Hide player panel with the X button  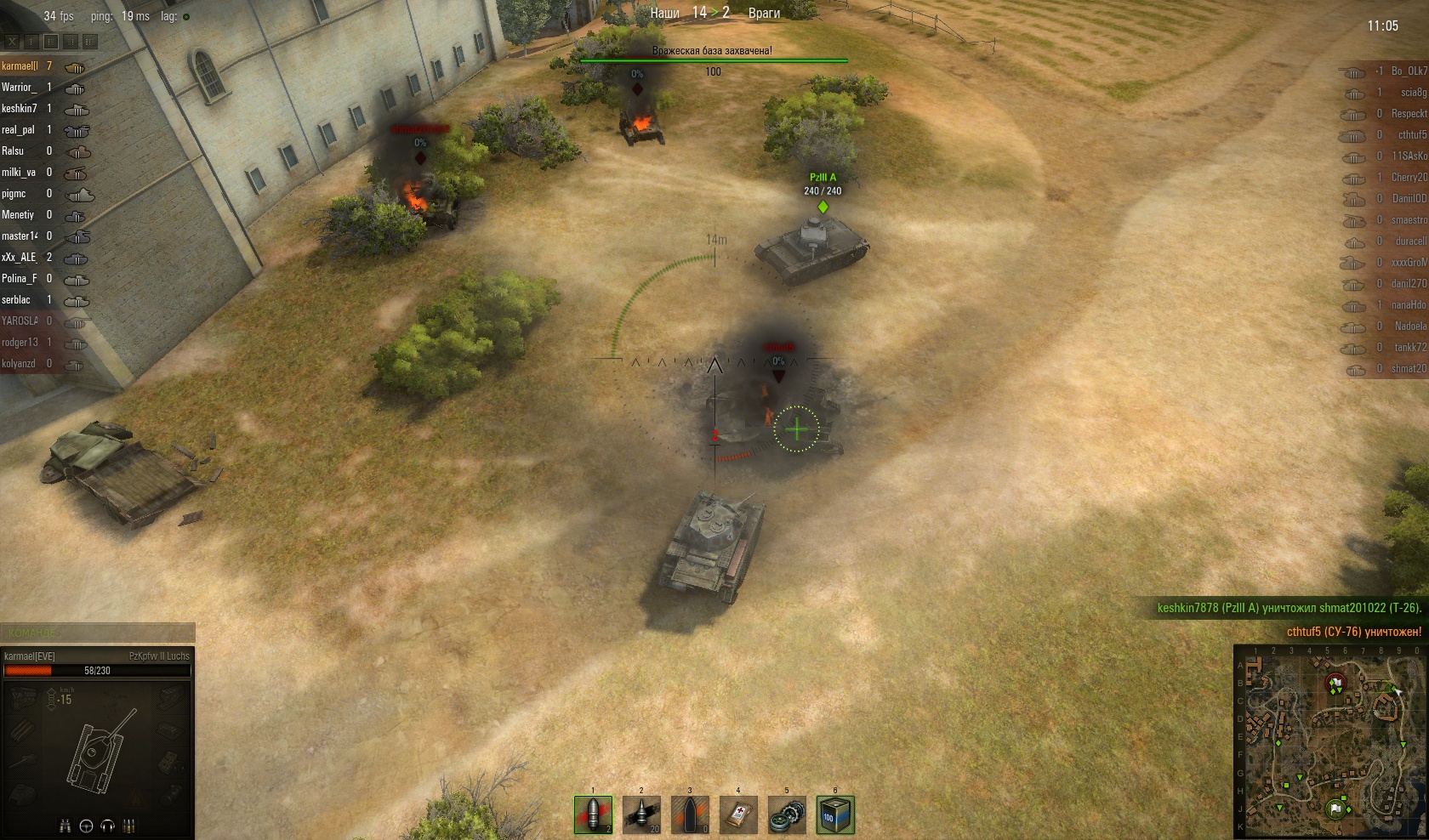click(x=13, y=41)
